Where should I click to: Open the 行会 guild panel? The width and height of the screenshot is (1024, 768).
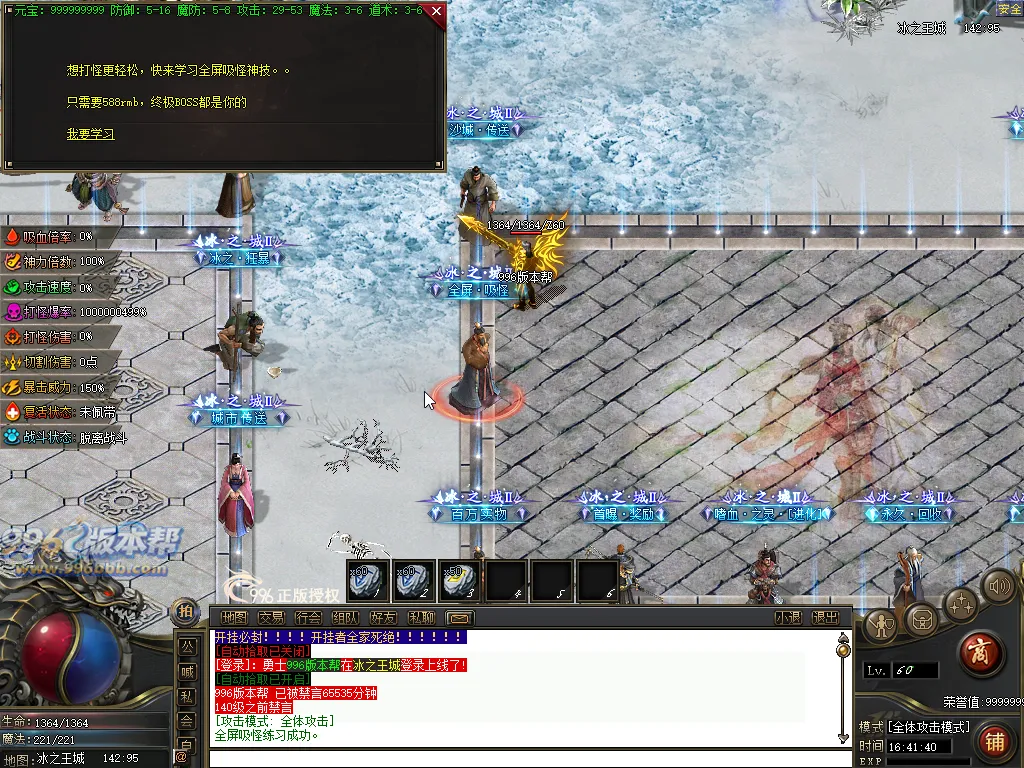coord(308,618)
